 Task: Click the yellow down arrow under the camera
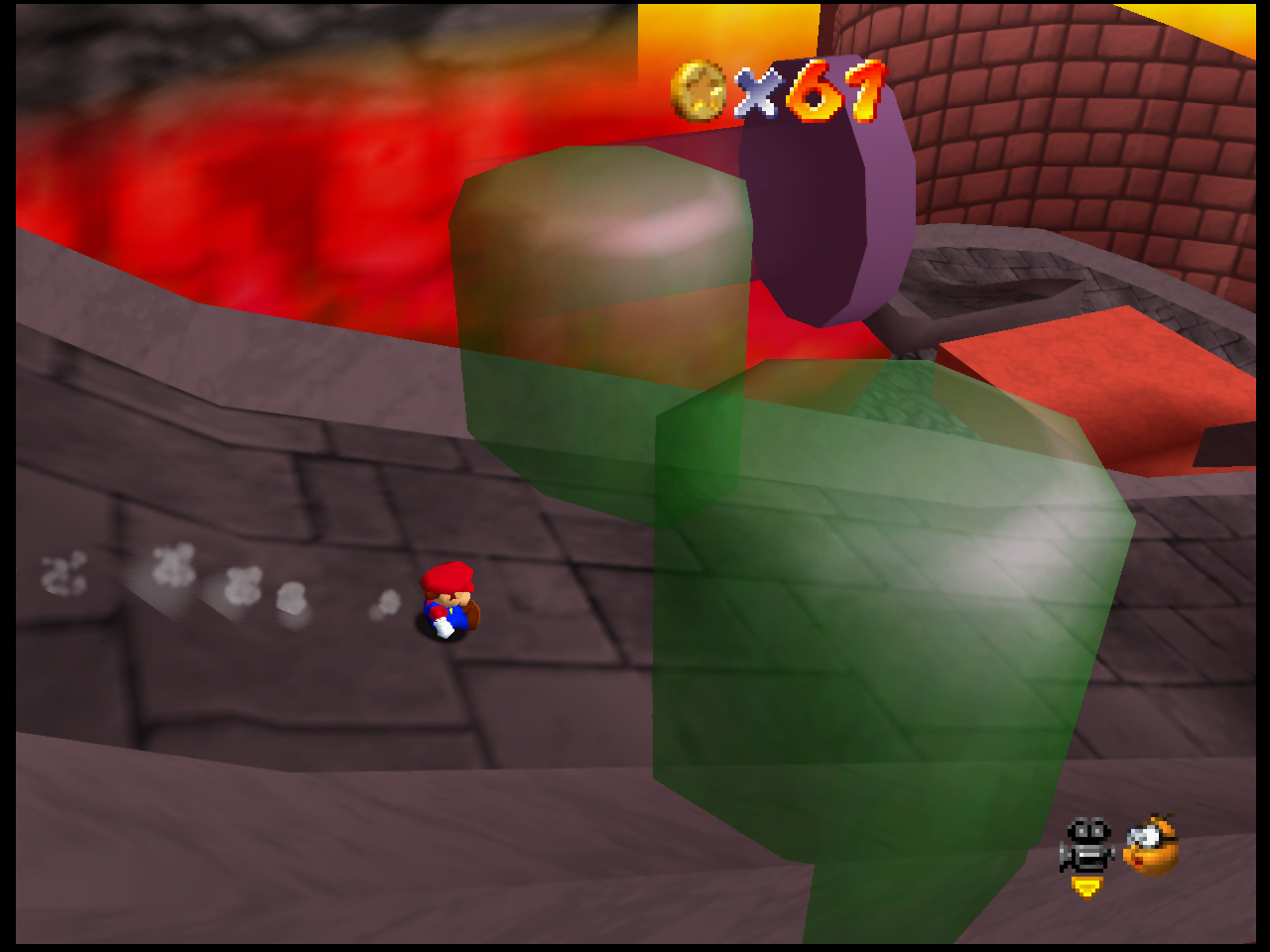1086,887
